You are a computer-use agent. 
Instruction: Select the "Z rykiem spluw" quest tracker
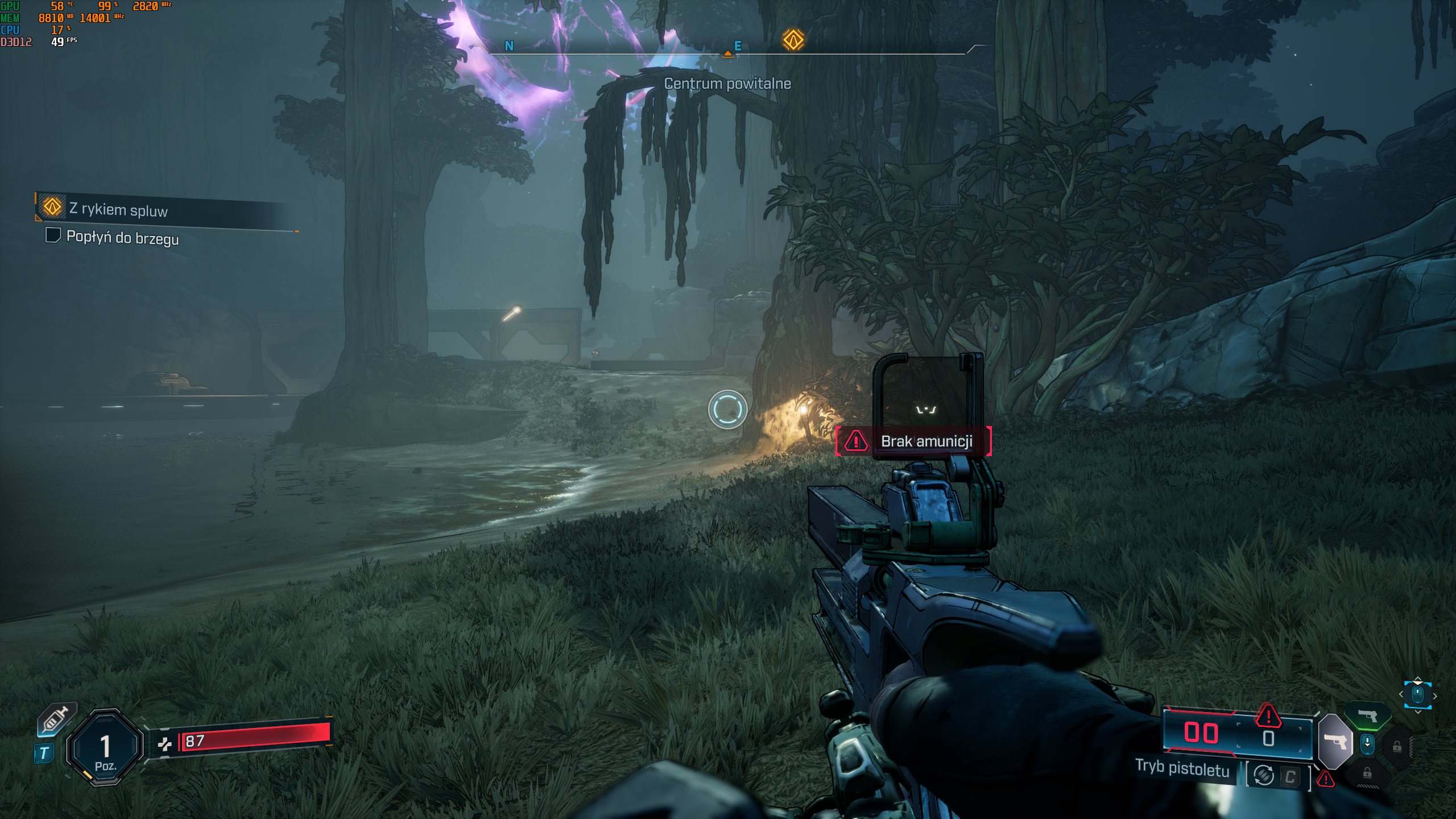118,209
